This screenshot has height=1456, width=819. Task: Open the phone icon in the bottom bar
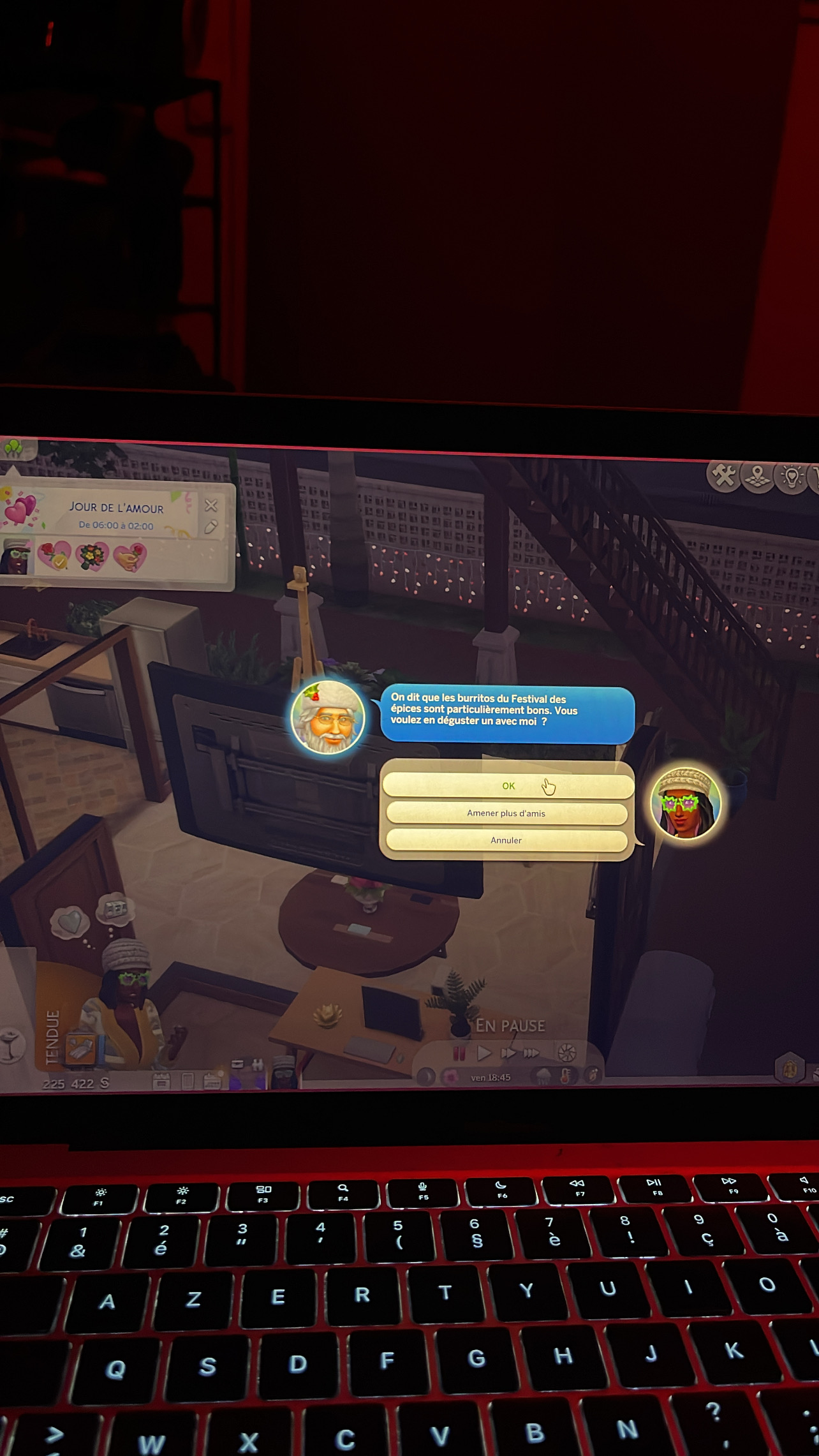[188, 1081]
